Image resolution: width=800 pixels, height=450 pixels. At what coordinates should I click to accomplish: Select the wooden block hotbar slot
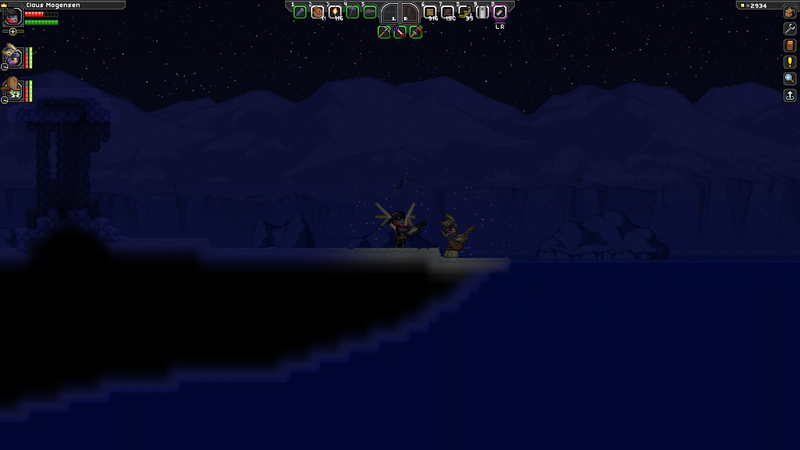click(x=430, y=12)
